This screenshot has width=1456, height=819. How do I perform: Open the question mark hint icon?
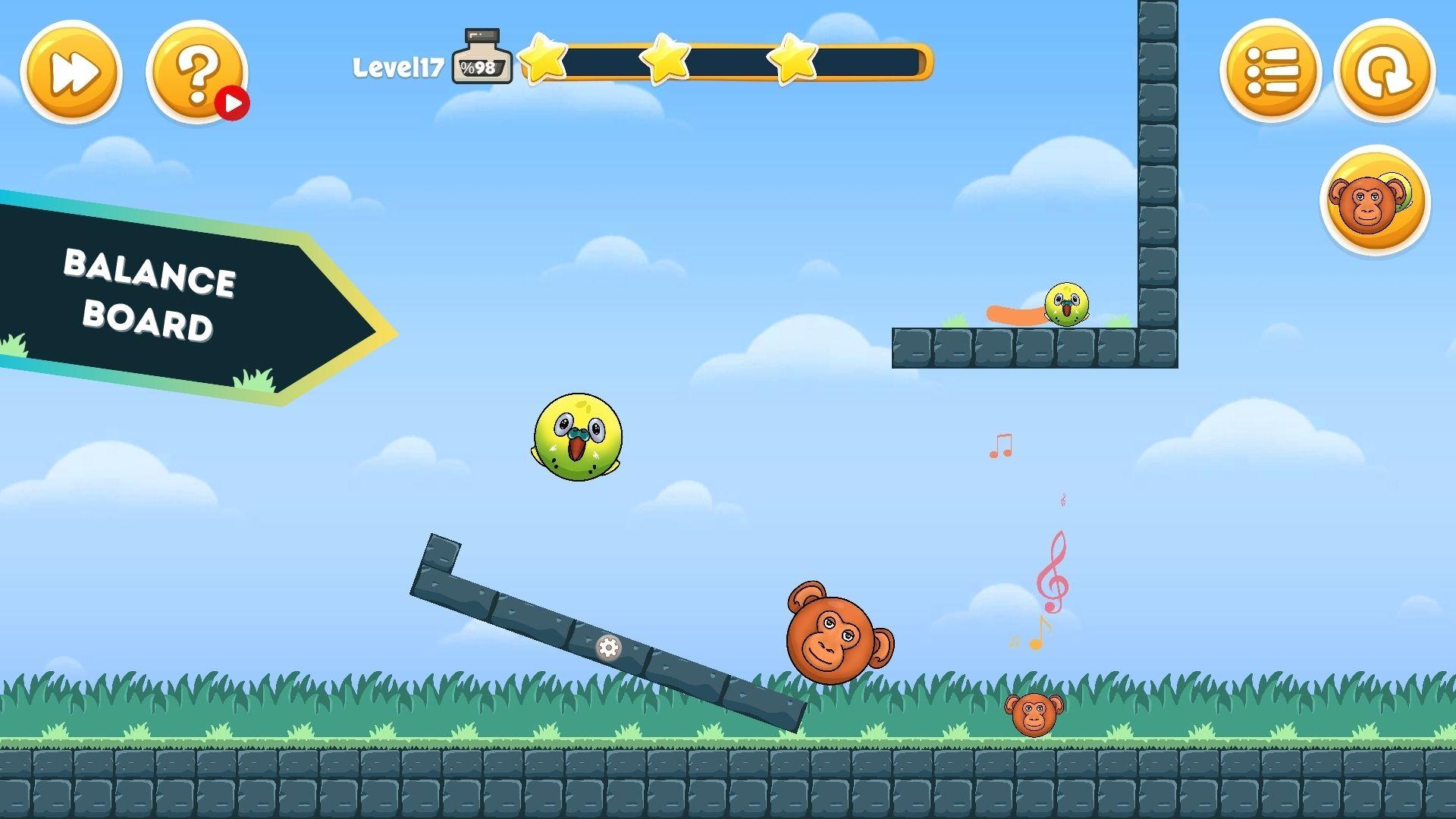[196, 72]
